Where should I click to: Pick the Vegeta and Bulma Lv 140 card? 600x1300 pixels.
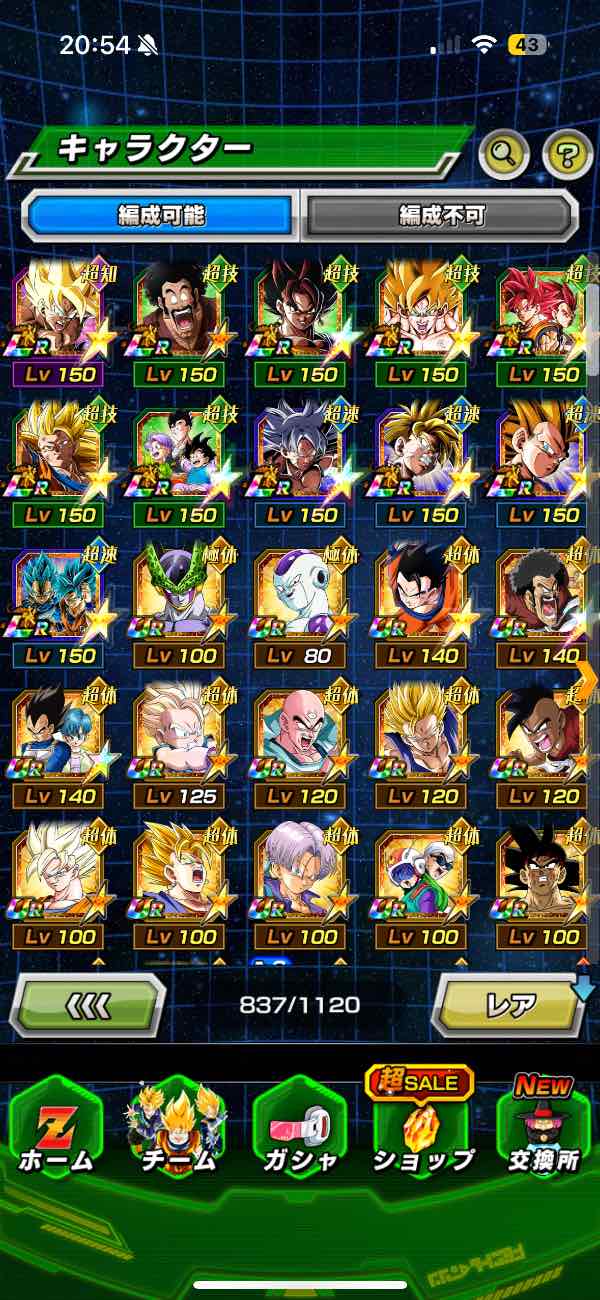coord(58,747)
